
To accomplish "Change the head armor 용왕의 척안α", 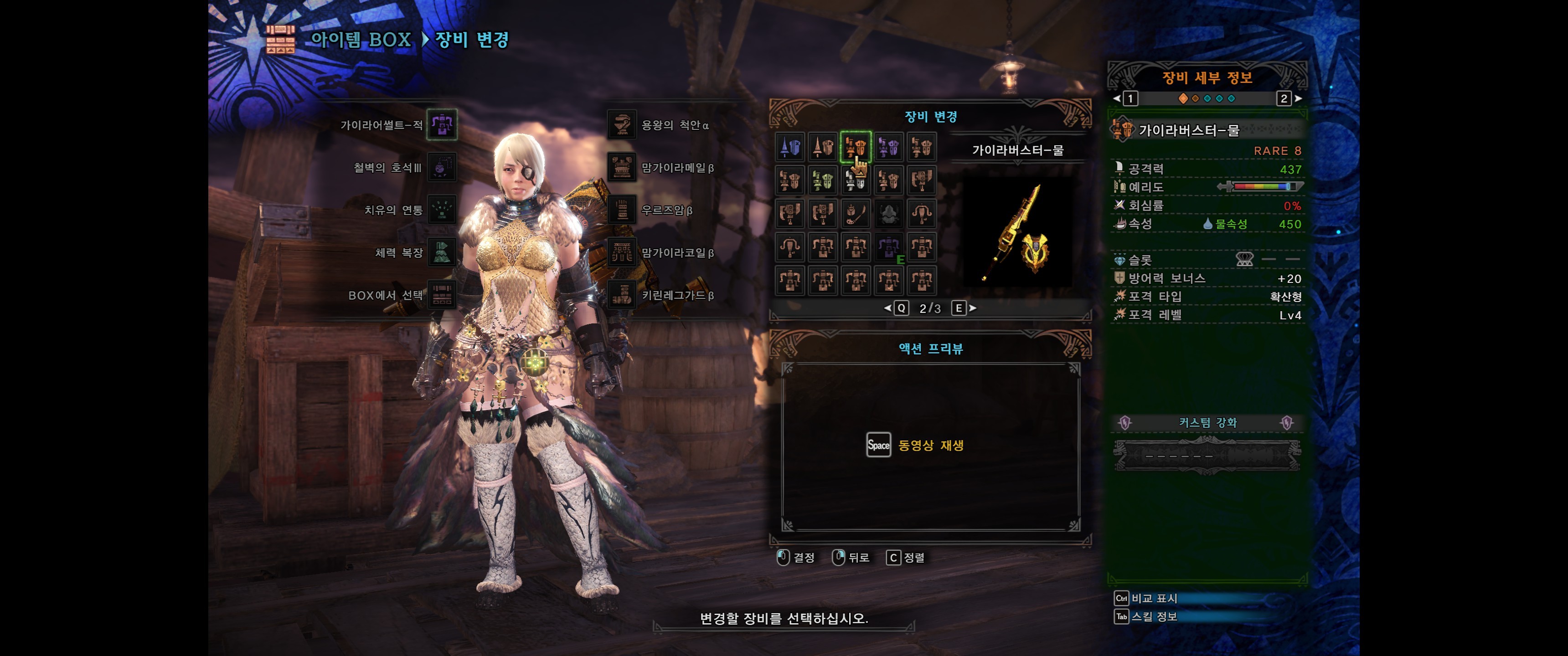I will (622, 125).
